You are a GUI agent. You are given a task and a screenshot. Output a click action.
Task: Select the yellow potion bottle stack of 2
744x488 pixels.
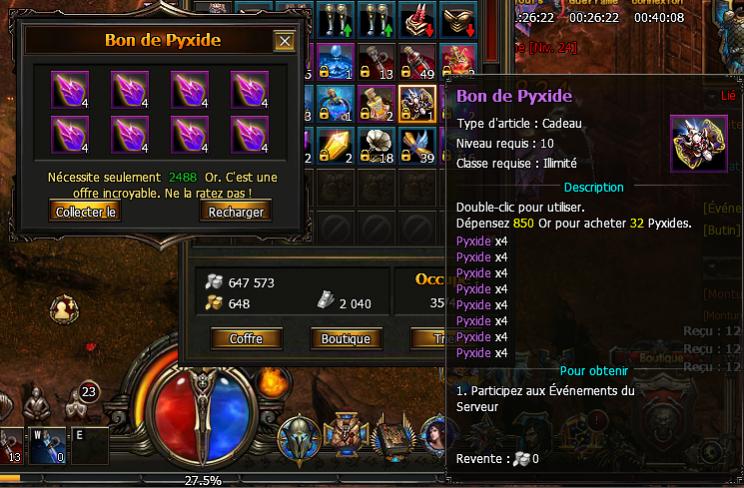(x=375, y=102)
